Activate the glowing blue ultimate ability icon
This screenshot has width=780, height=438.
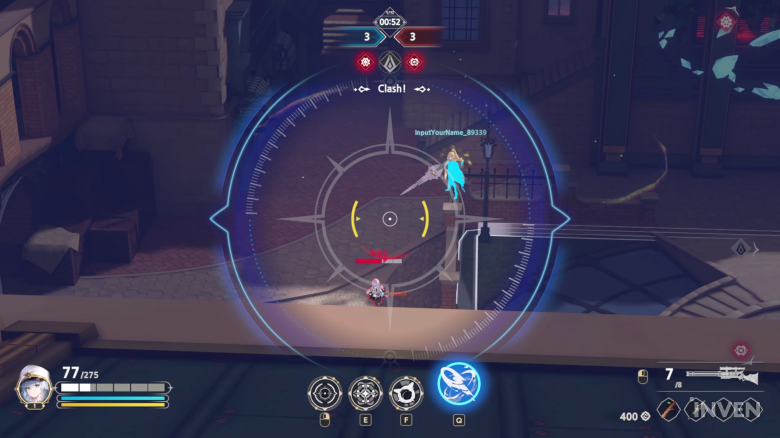[459, 383]
